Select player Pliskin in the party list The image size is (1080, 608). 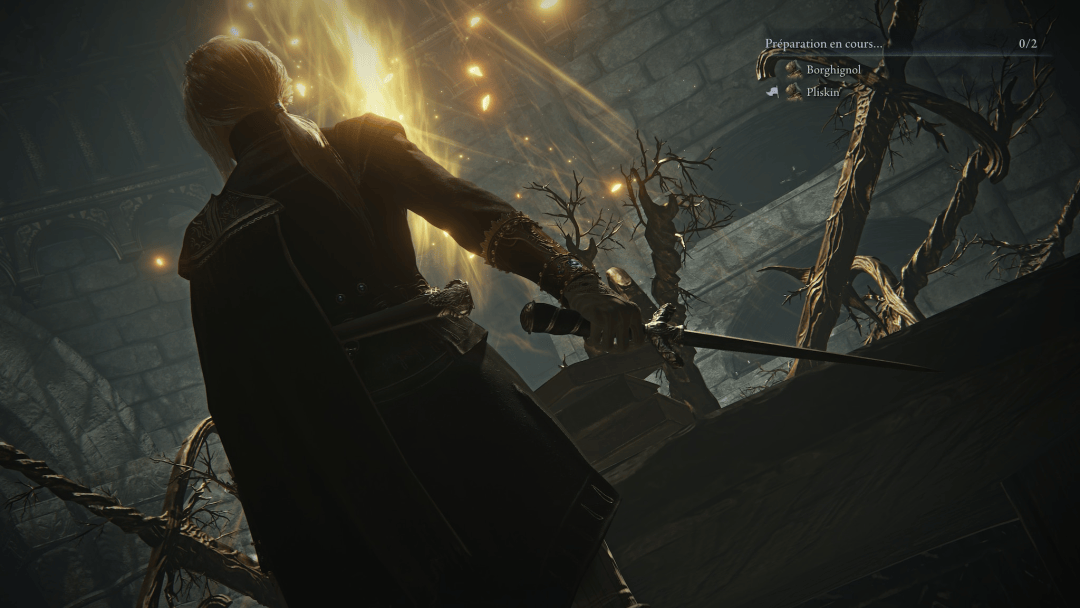823,92
